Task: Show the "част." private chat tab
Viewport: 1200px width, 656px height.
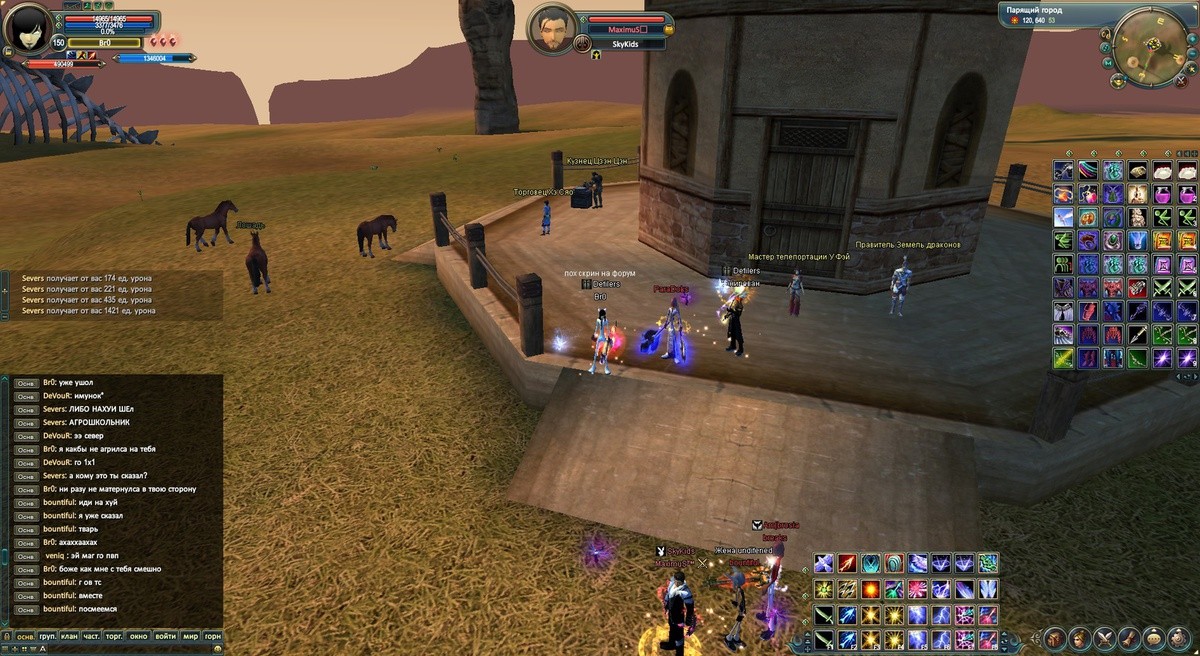Action: (x=92, y=636)
